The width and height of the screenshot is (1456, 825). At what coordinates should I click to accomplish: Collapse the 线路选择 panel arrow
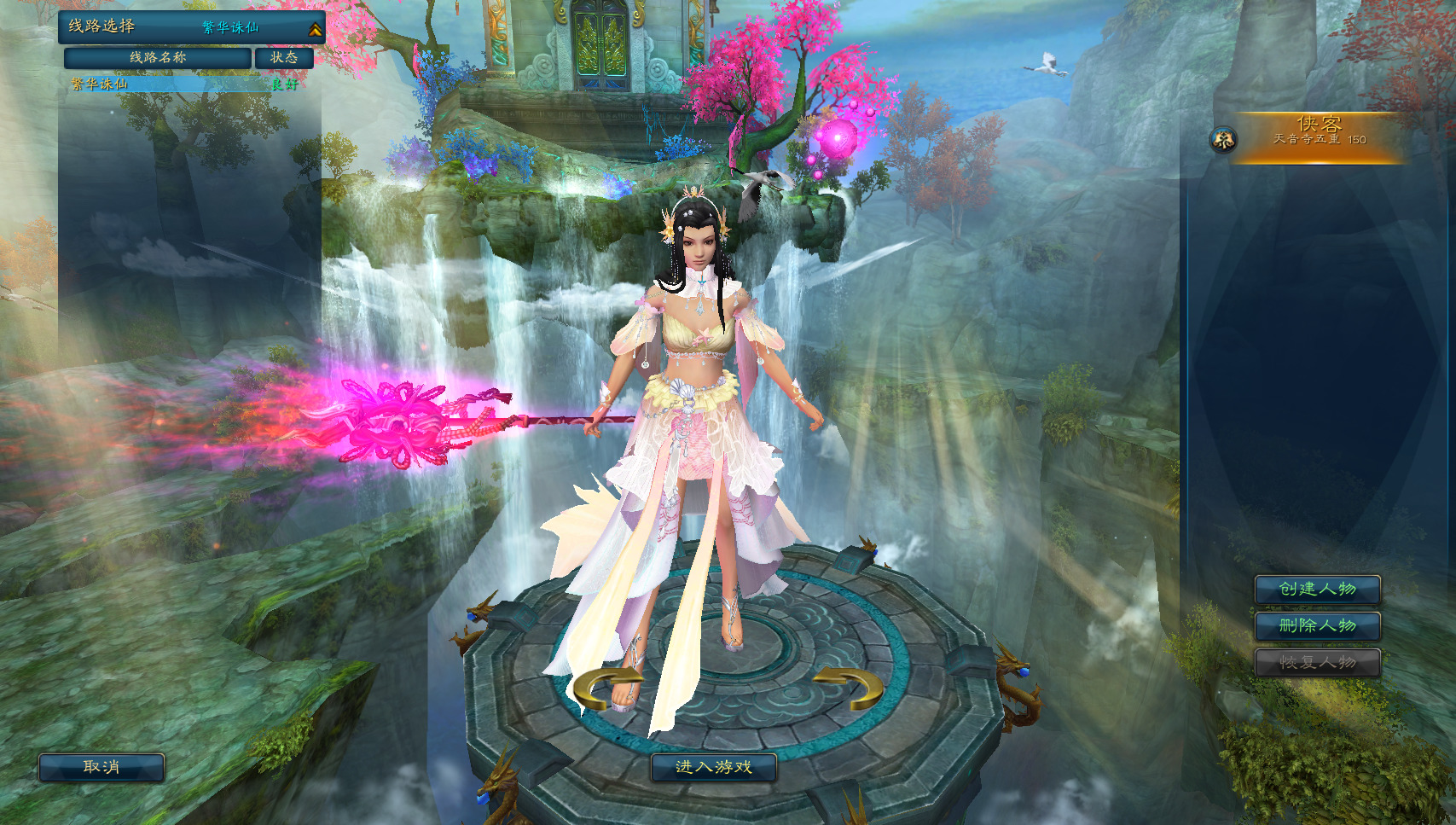point(315,30)
